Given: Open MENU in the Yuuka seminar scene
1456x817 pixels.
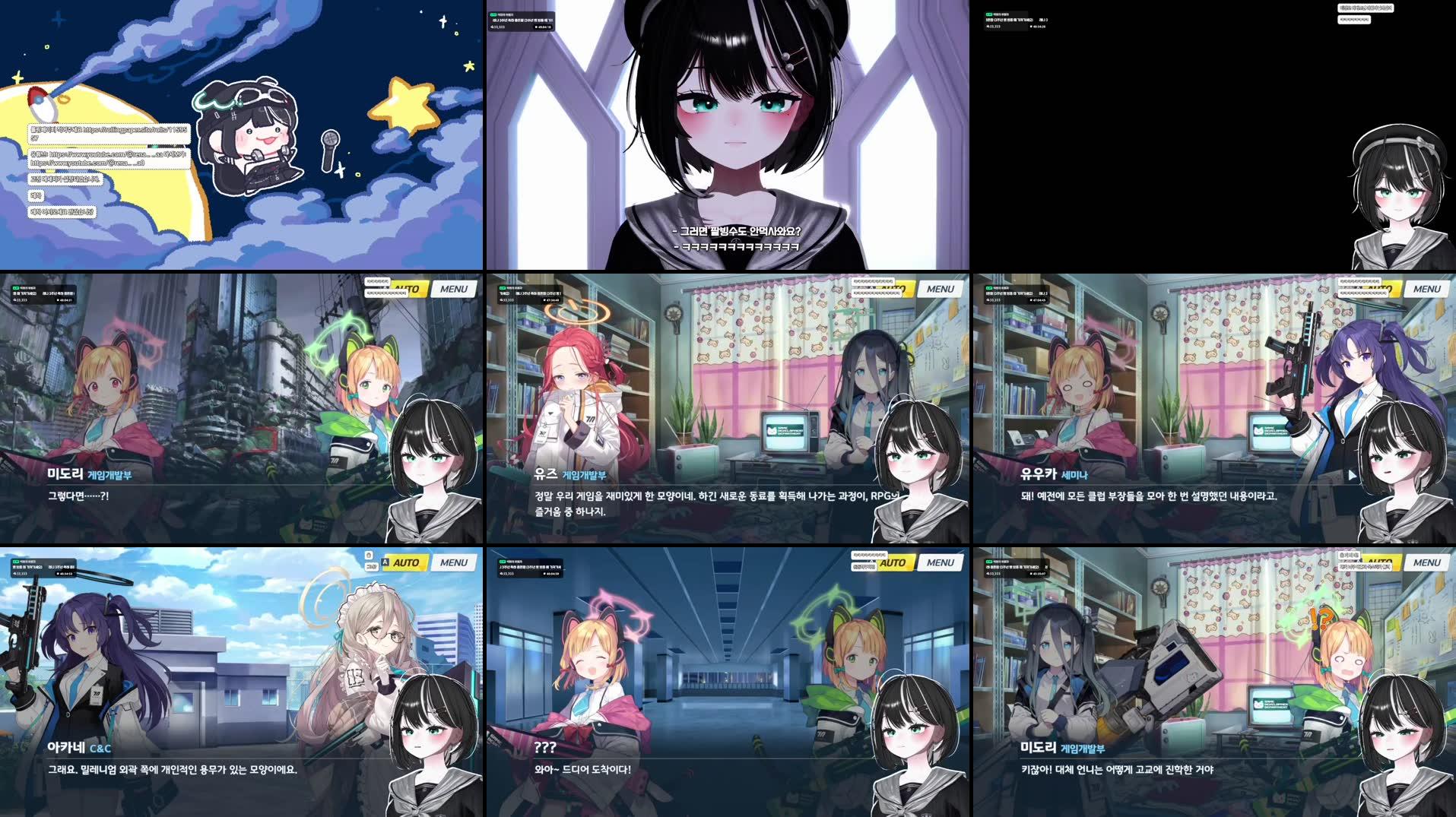Looking at the screenshot, I should tap(1426, 289).
